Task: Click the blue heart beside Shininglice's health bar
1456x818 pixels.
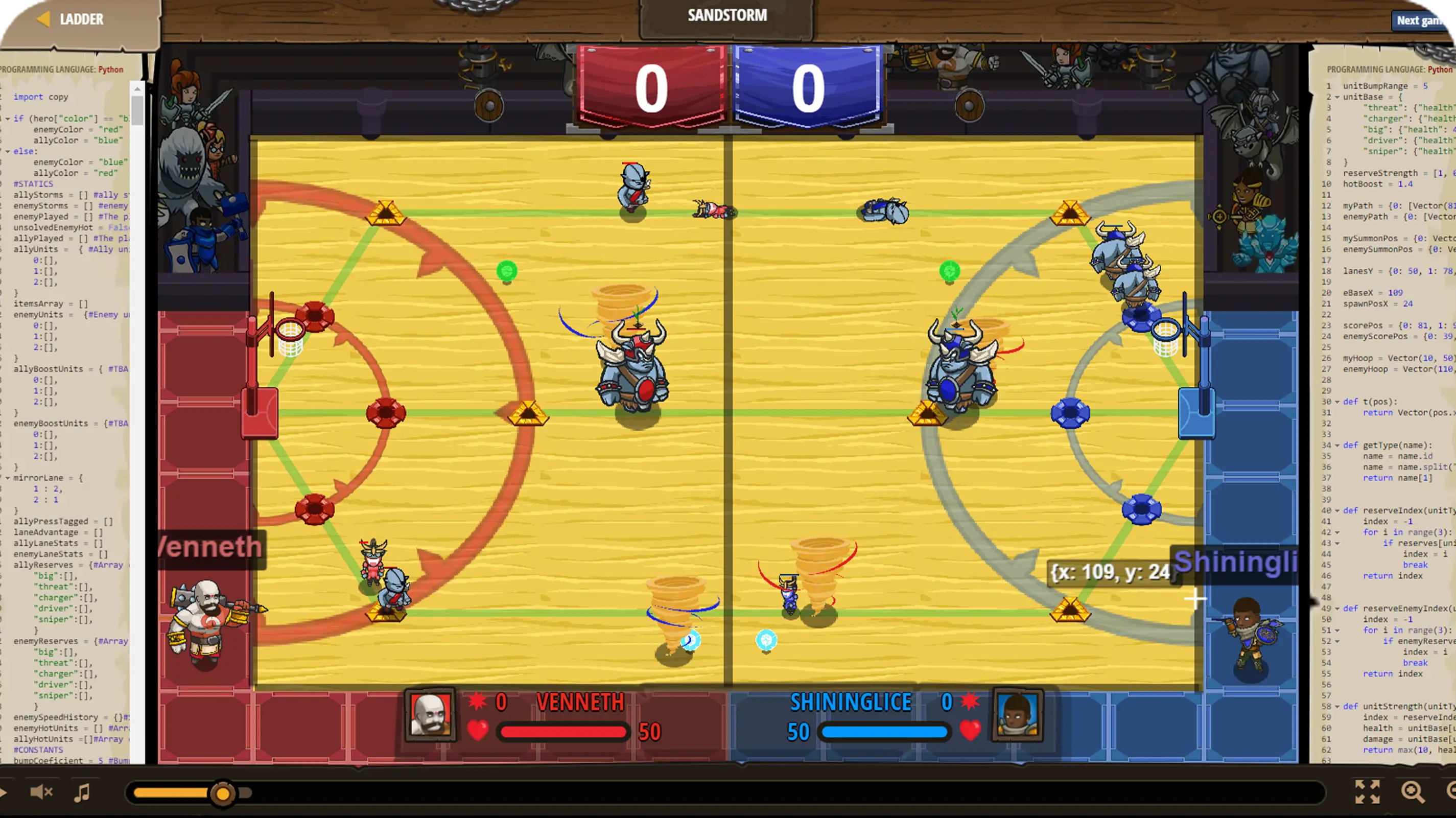Action: point(971,731)
